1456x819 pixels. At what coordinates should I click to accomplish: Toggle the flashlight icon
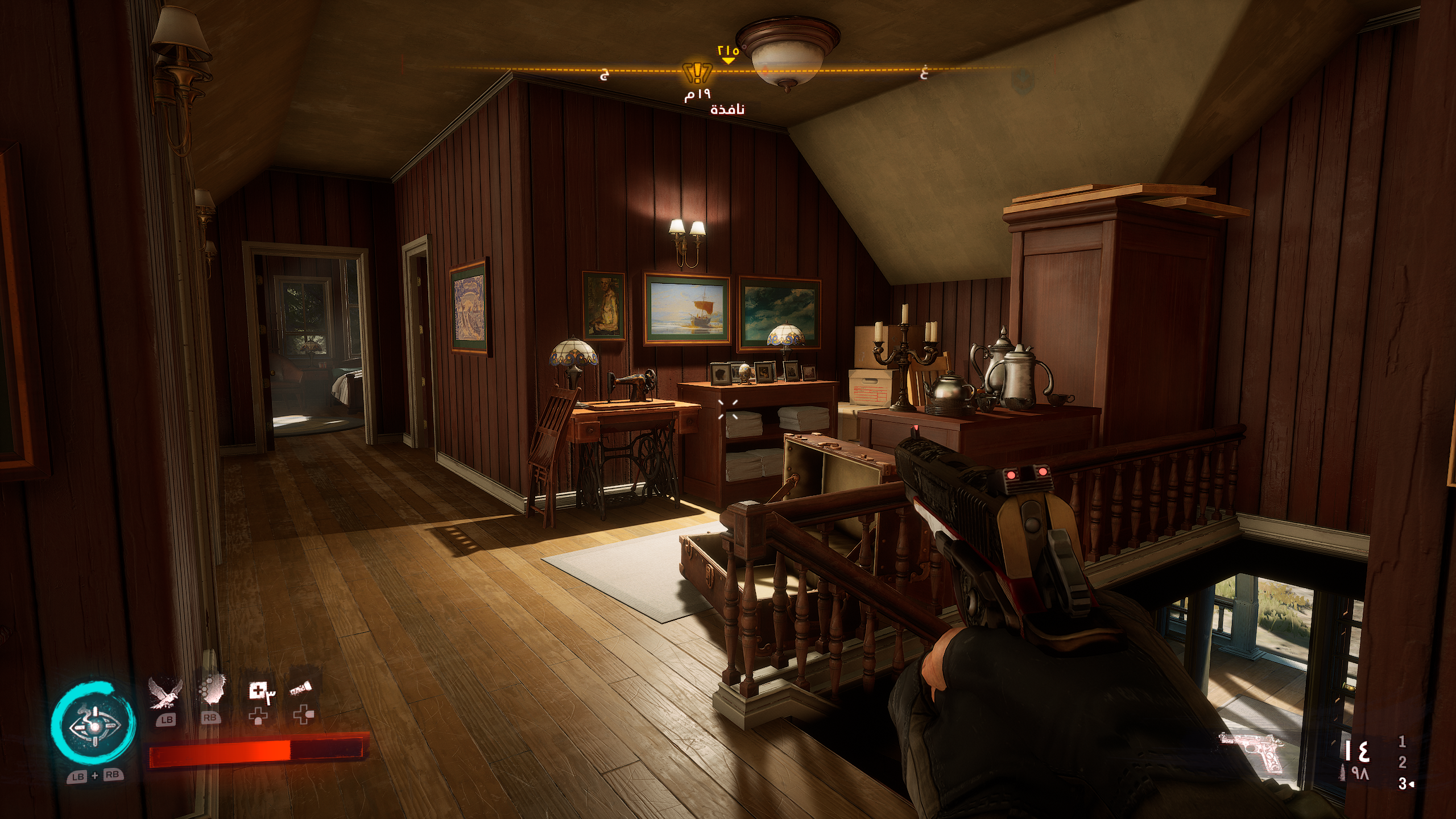pos(301,690)
